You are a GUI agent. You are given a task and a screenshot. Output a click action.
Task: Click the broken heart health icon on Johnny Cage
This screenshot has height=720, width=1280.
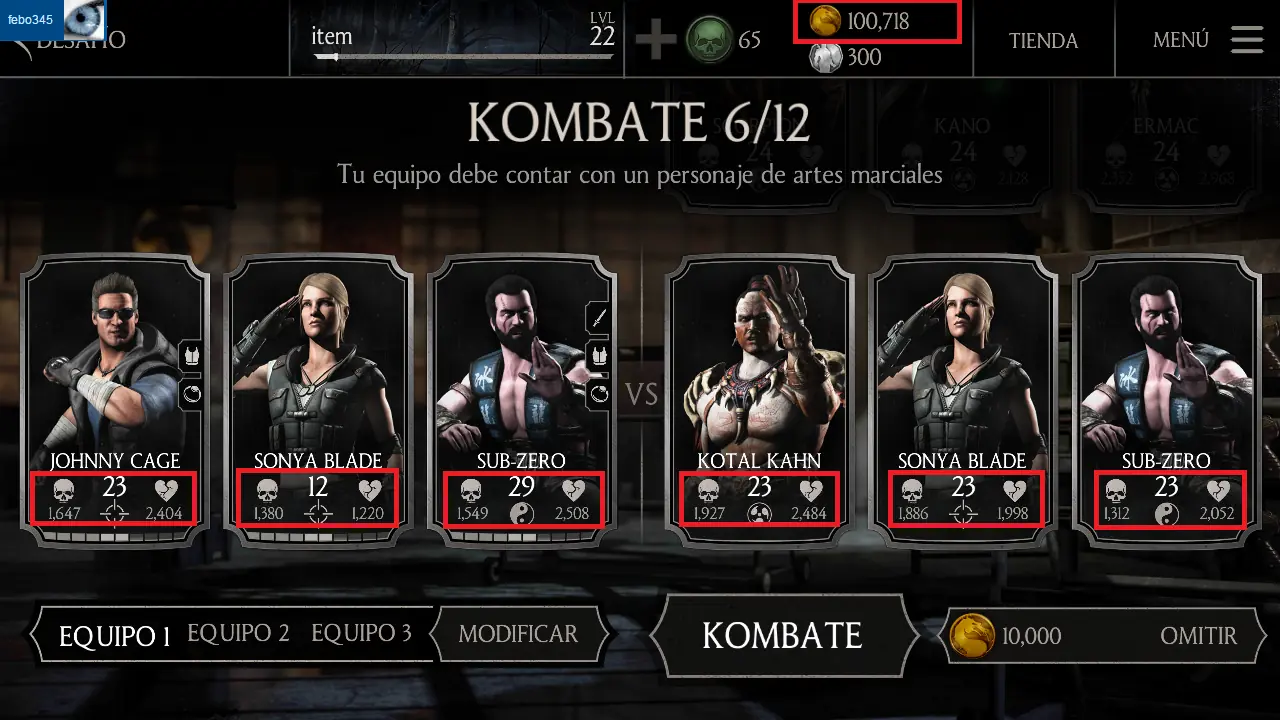168,489
